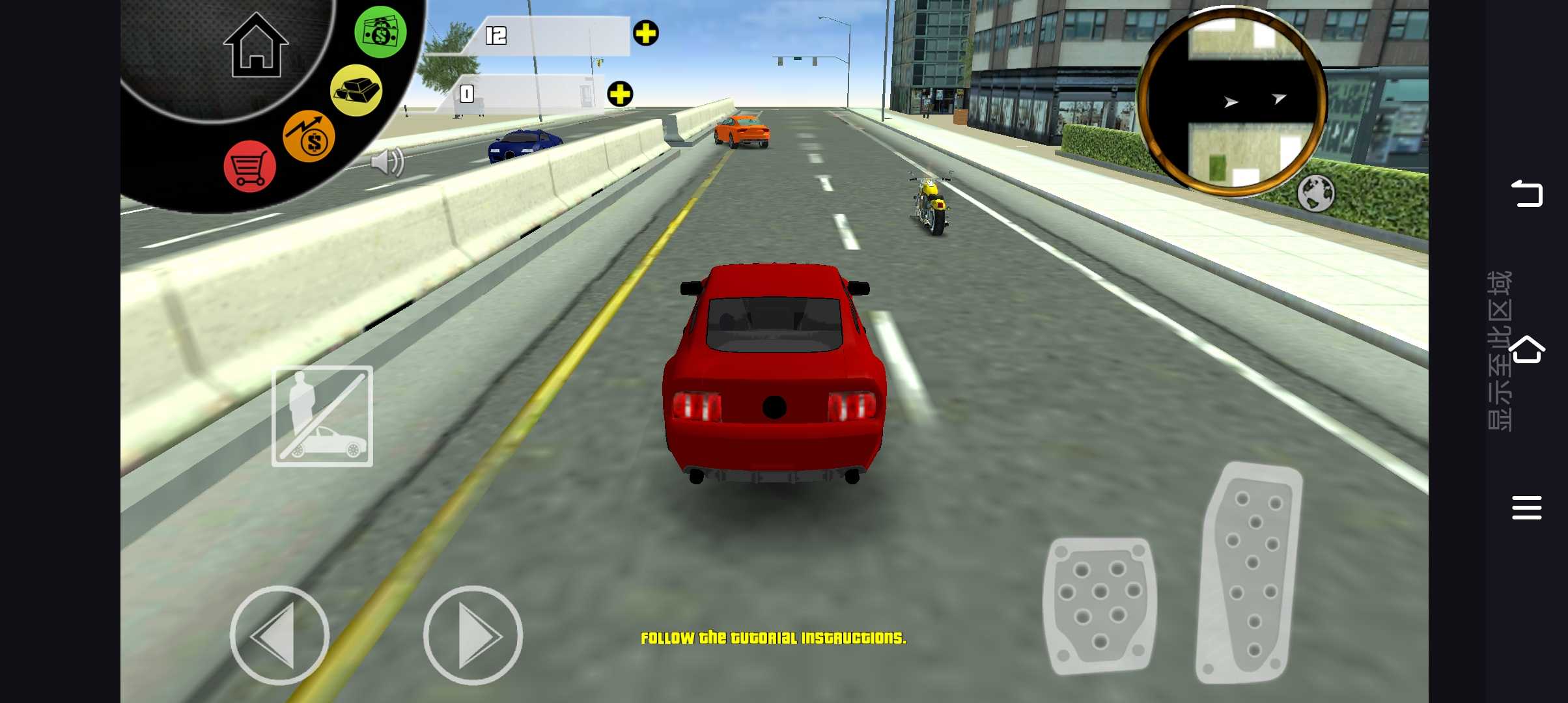Exit the vehicle using the person-car button

(322, 417)
